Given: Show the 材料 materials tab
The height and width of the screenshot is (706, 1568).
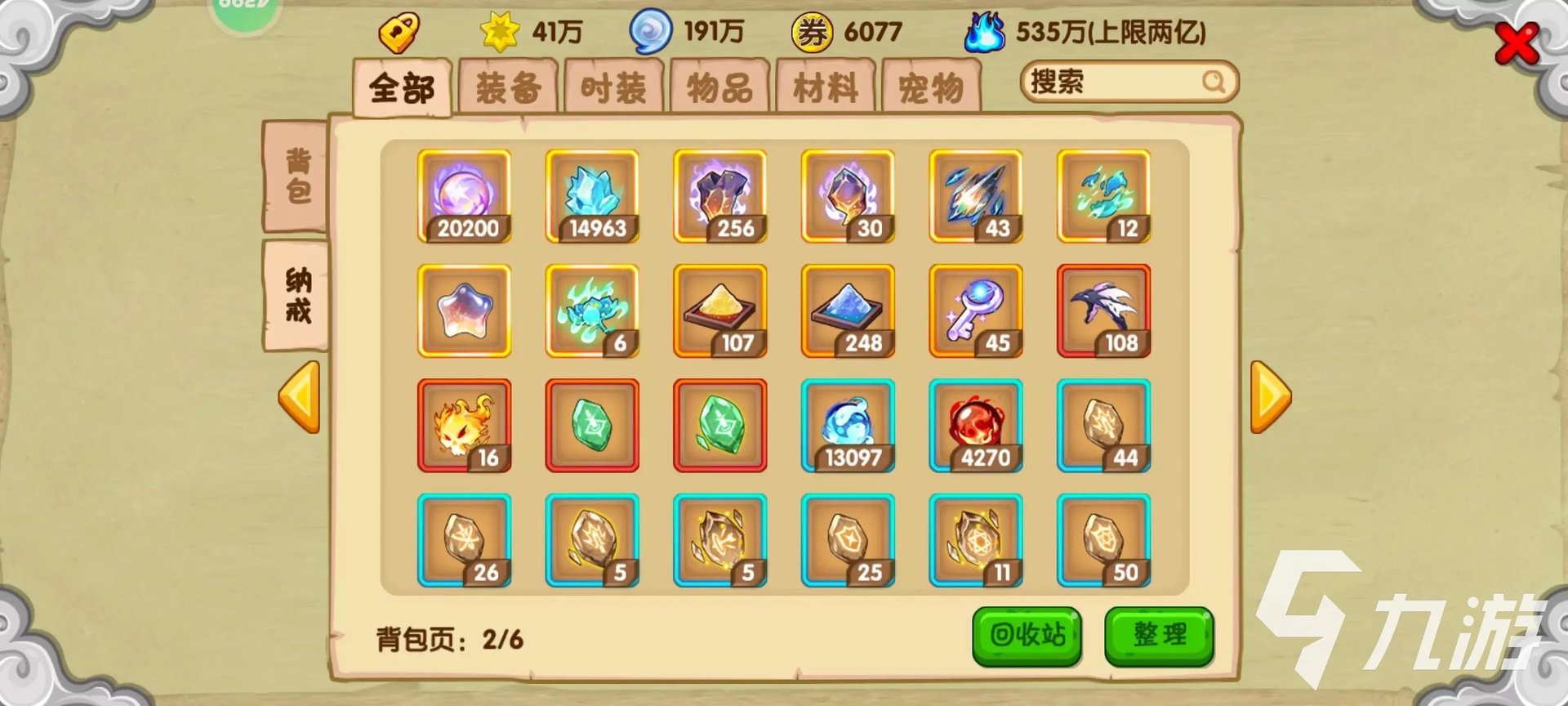Looking at the screenshot, I should tap(825, 87).
